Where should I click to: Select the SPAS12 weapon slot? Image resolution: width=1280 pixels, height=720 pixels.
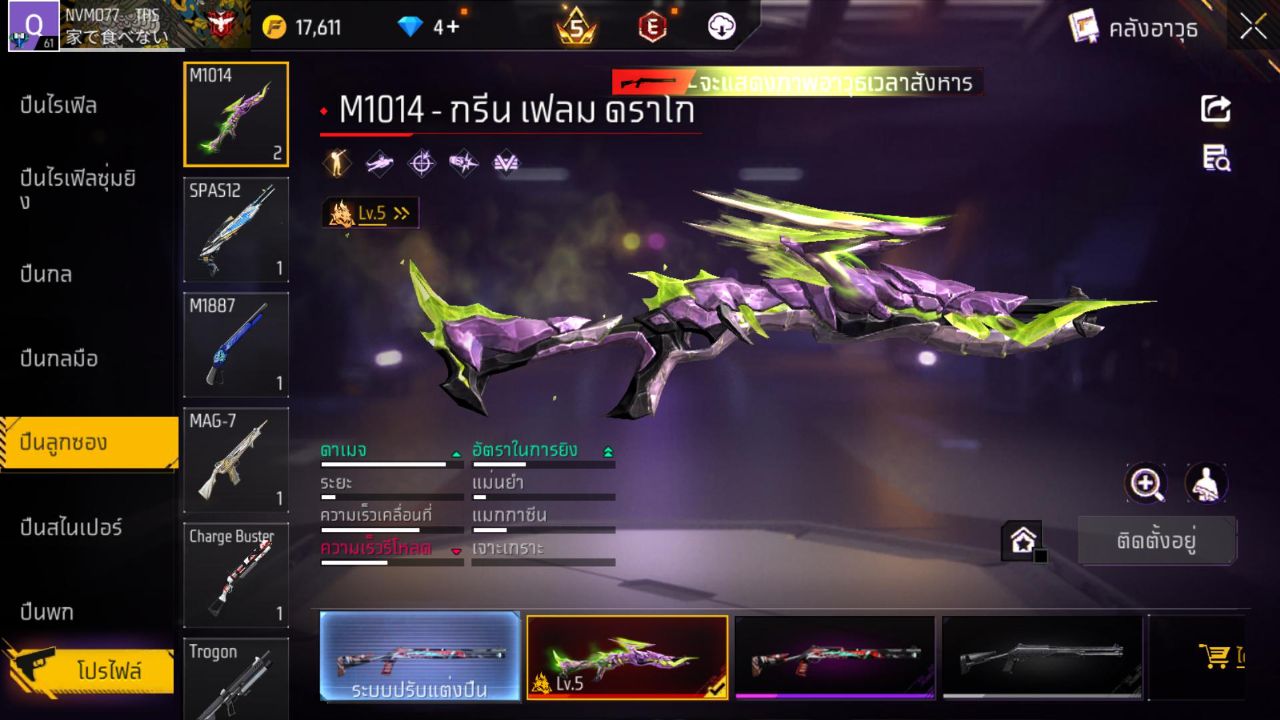[236, 230]
